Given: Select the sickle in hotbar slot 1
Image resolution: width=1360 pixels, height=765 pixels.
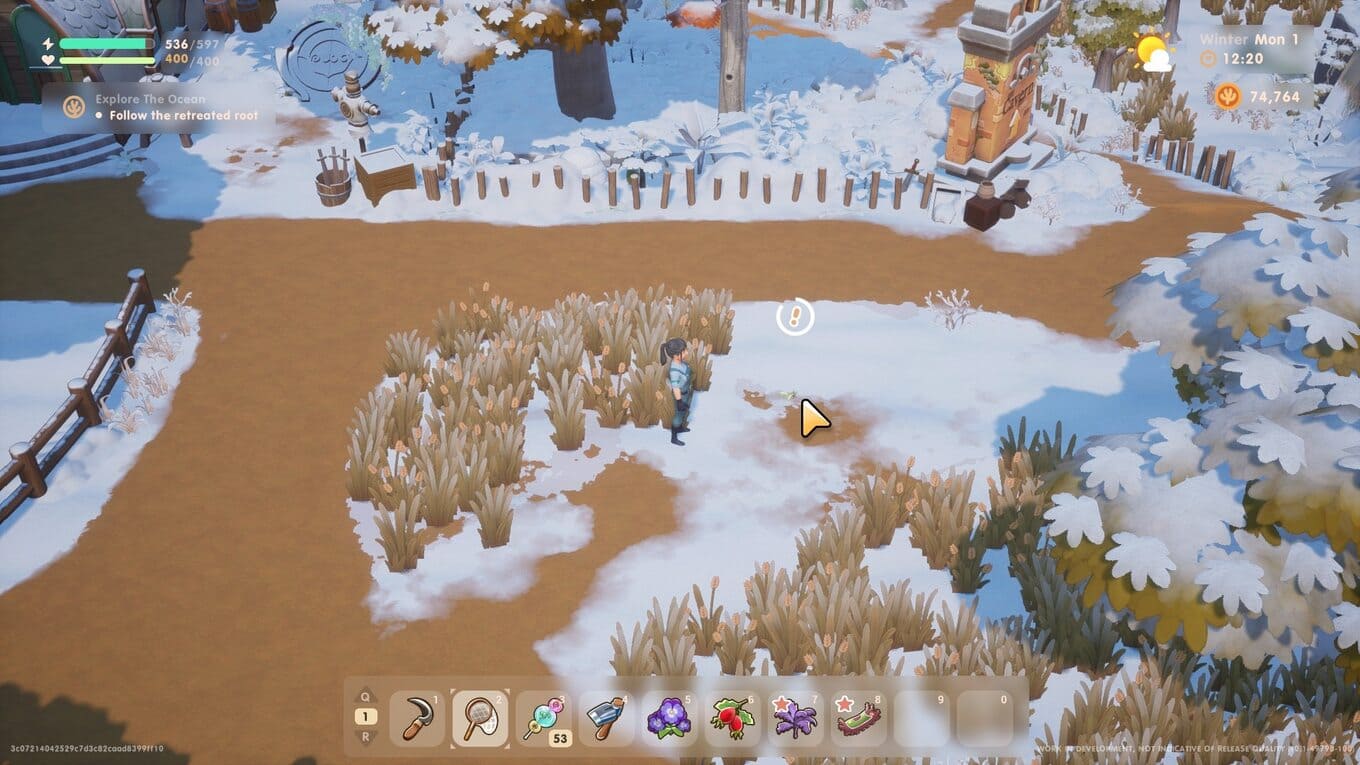Looking at the screenshot, I should pyautogui.click(x=417, y=718).
